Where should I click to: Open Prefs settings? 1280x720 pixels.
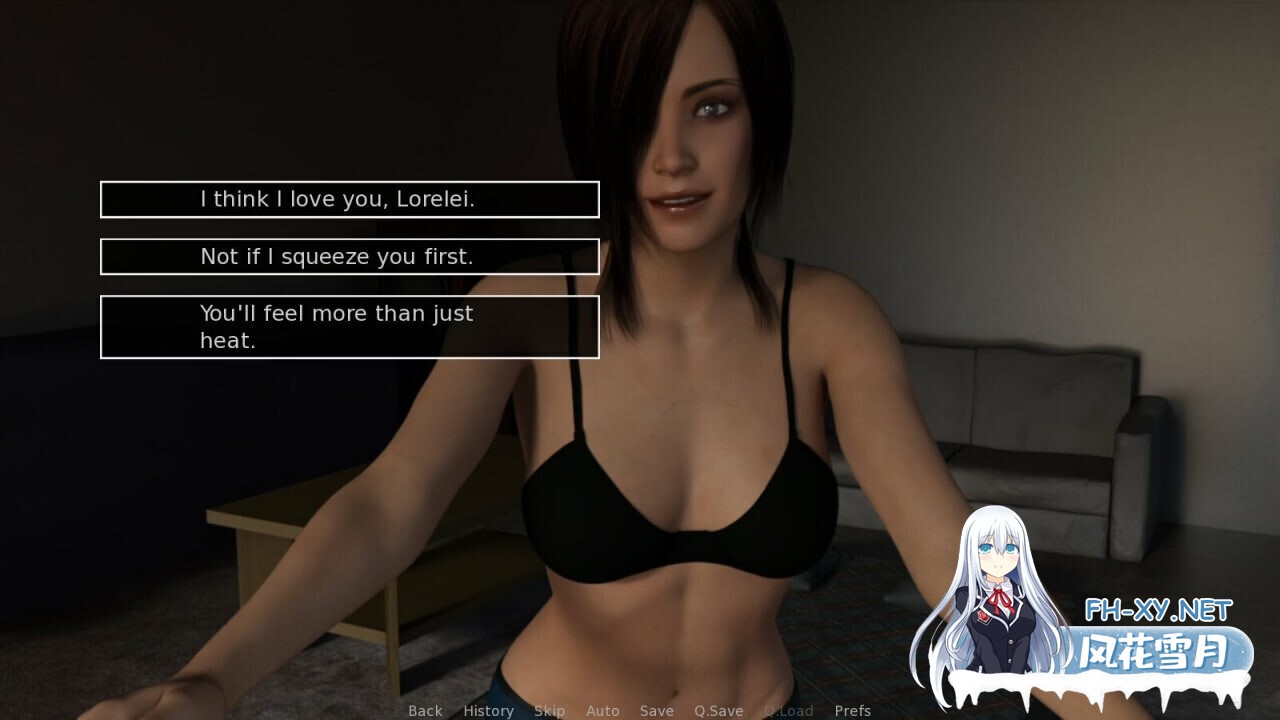[x=852, y=710]
